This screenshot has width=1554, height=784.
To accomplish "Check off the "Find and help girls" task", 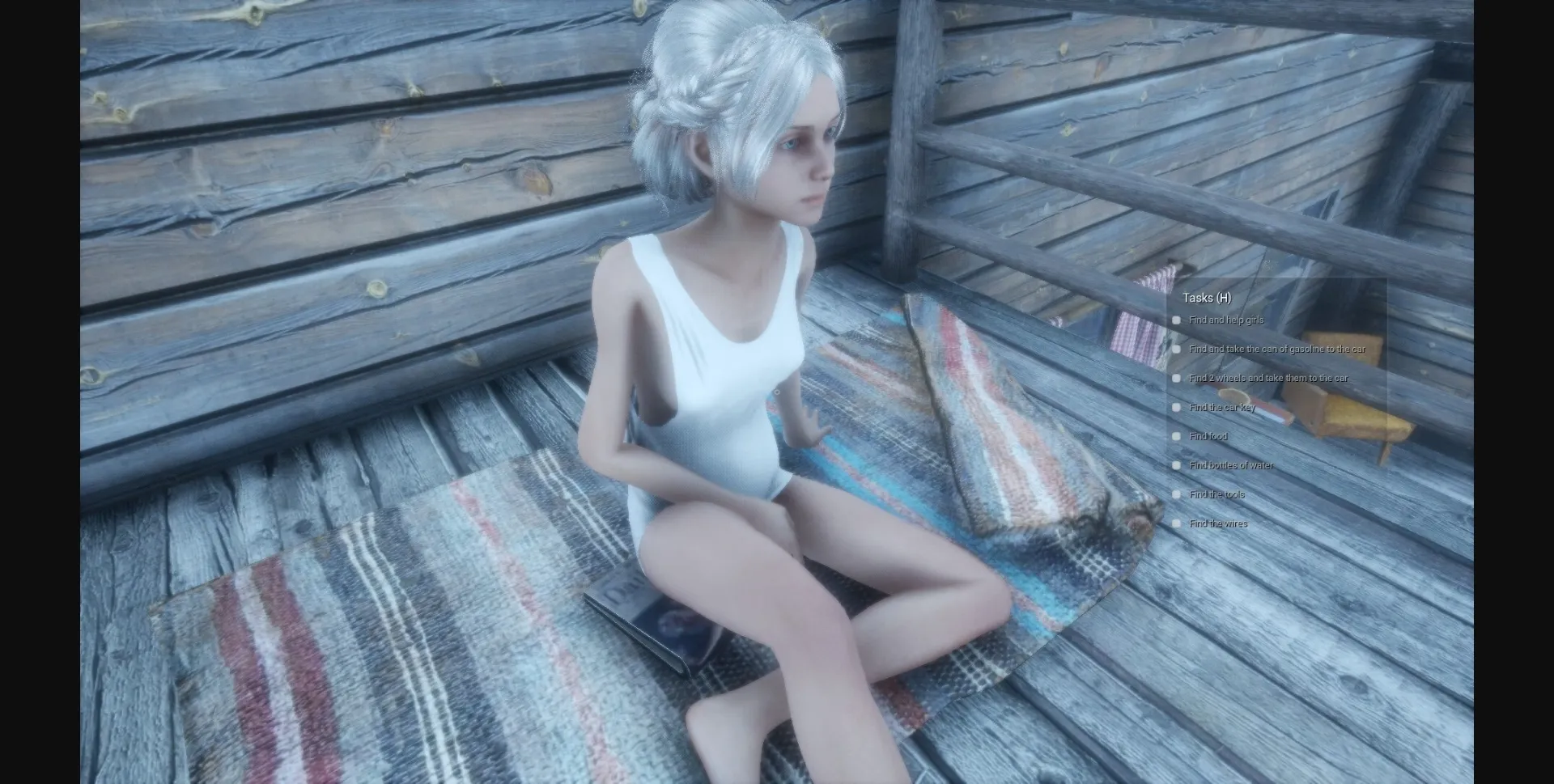I will [1176, 320].
